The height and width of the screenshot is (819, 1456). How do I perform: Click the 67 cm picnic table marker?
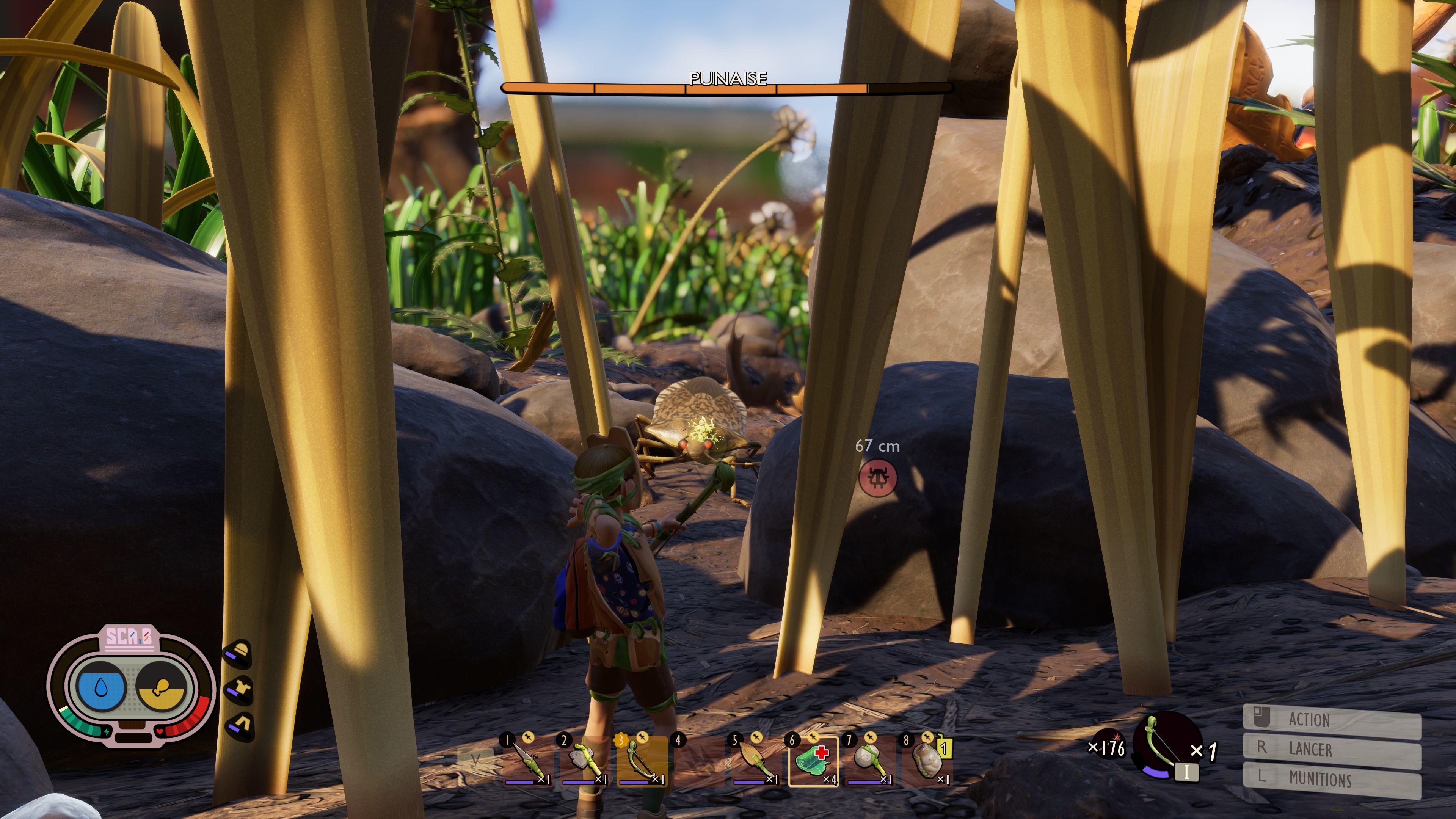click(x=878, y=477)
